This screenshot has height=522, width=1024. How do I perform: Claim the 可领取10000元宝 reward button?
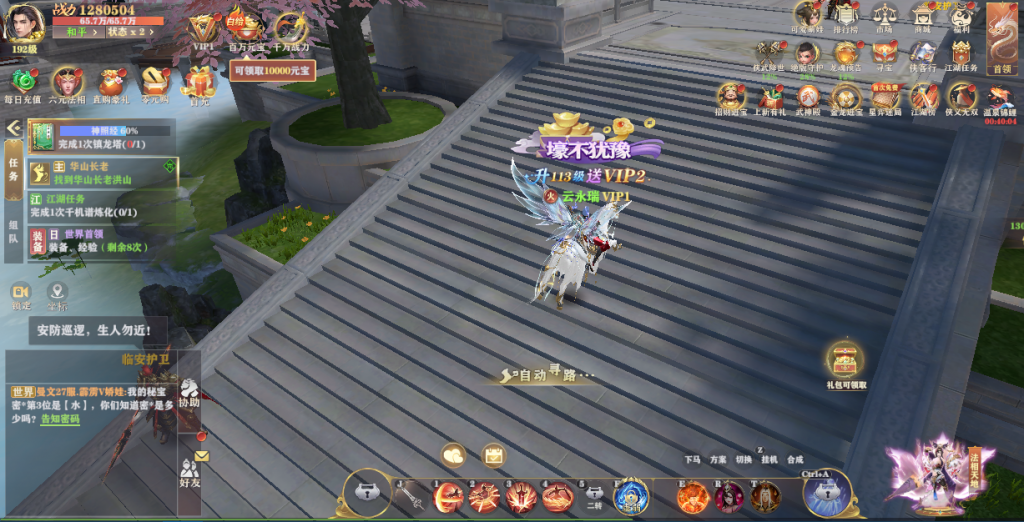pyautogui.click(x=272, y=71)
